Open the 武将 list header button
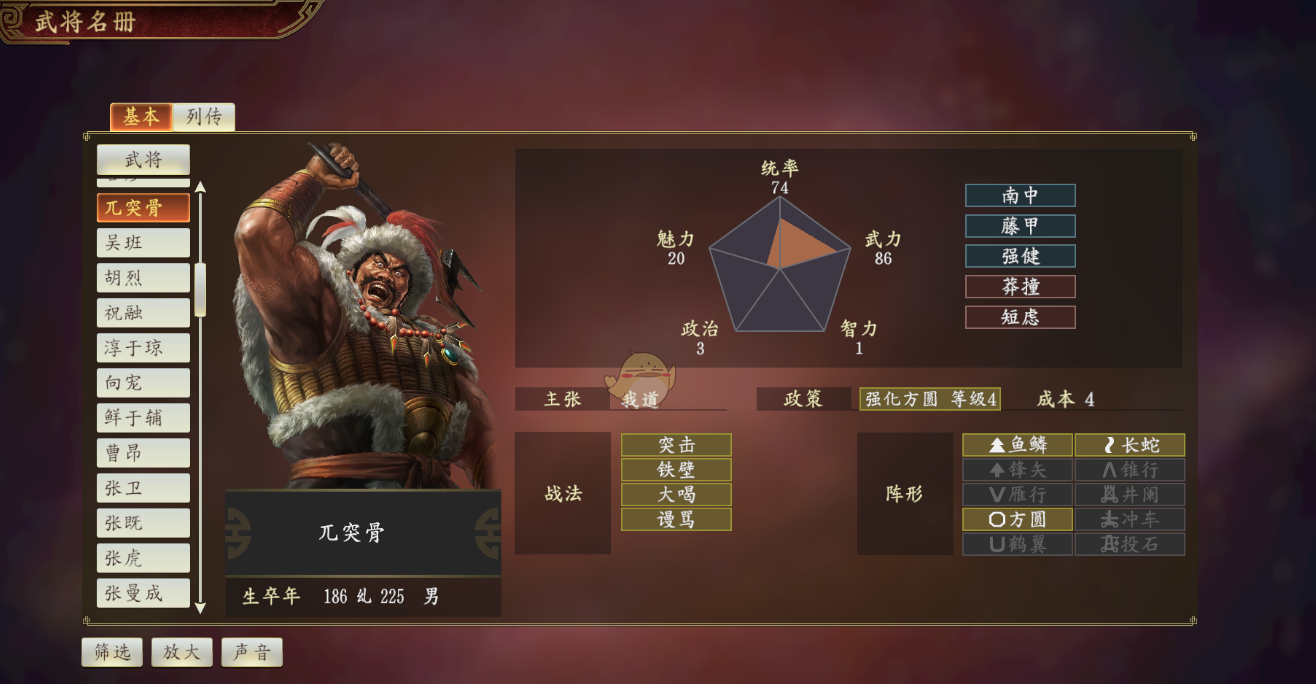Image resolution: width=1316 pixels, height=684 pixels. coord(143,159)
